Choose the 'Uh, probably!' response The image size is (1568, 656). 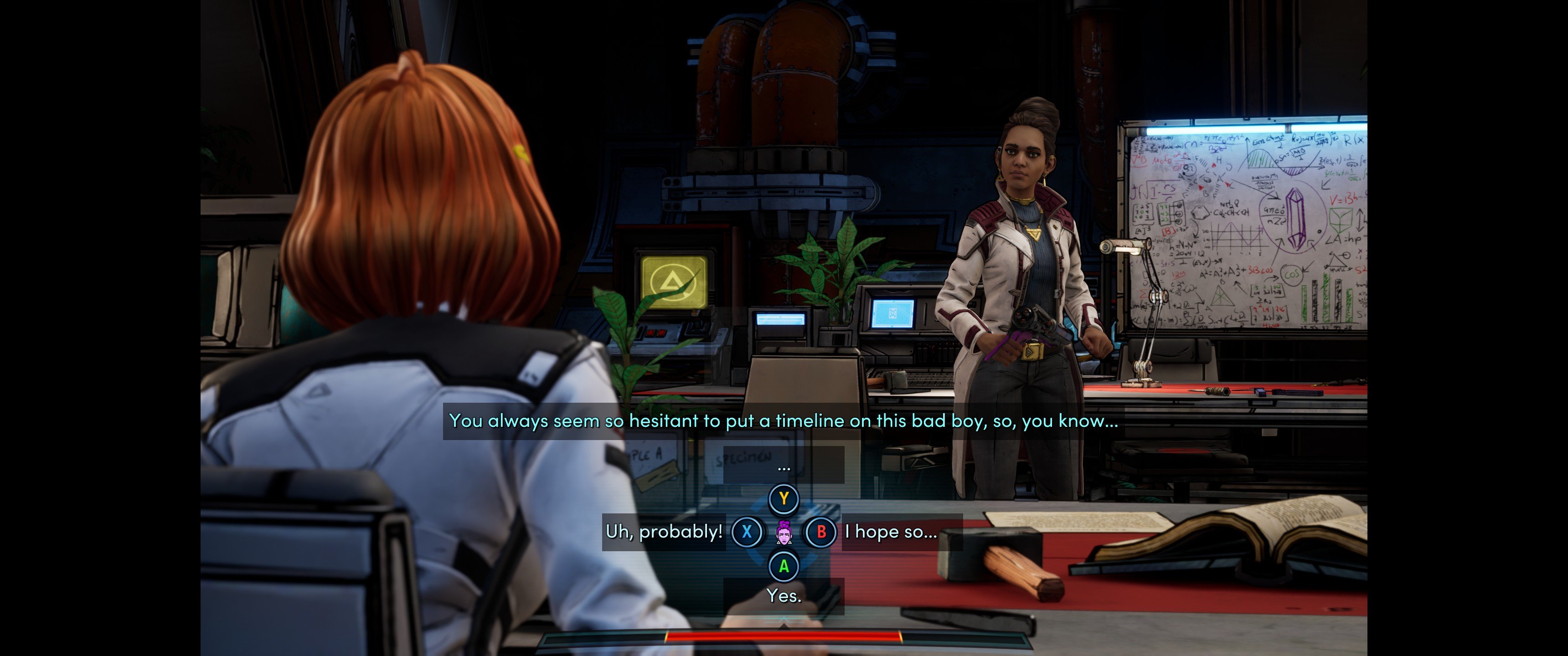click(664, 532)
